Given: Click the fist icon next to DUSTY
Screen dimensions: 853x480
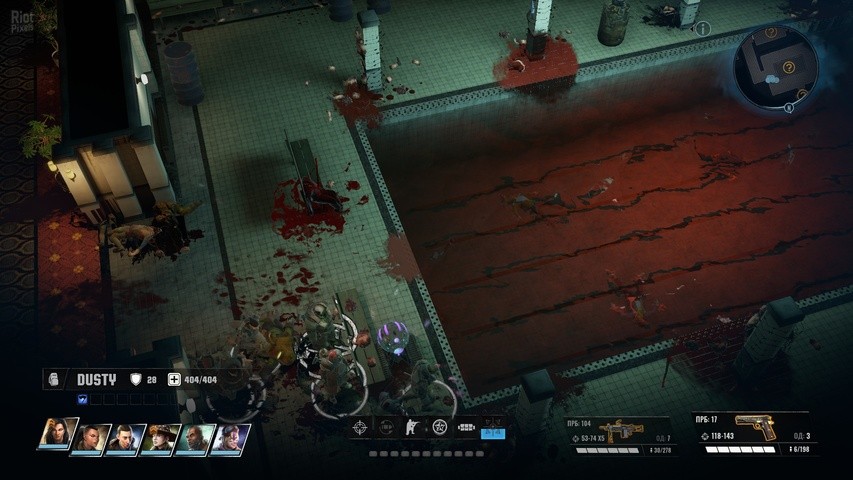Looking at the screenshot, I should (57, 379).
